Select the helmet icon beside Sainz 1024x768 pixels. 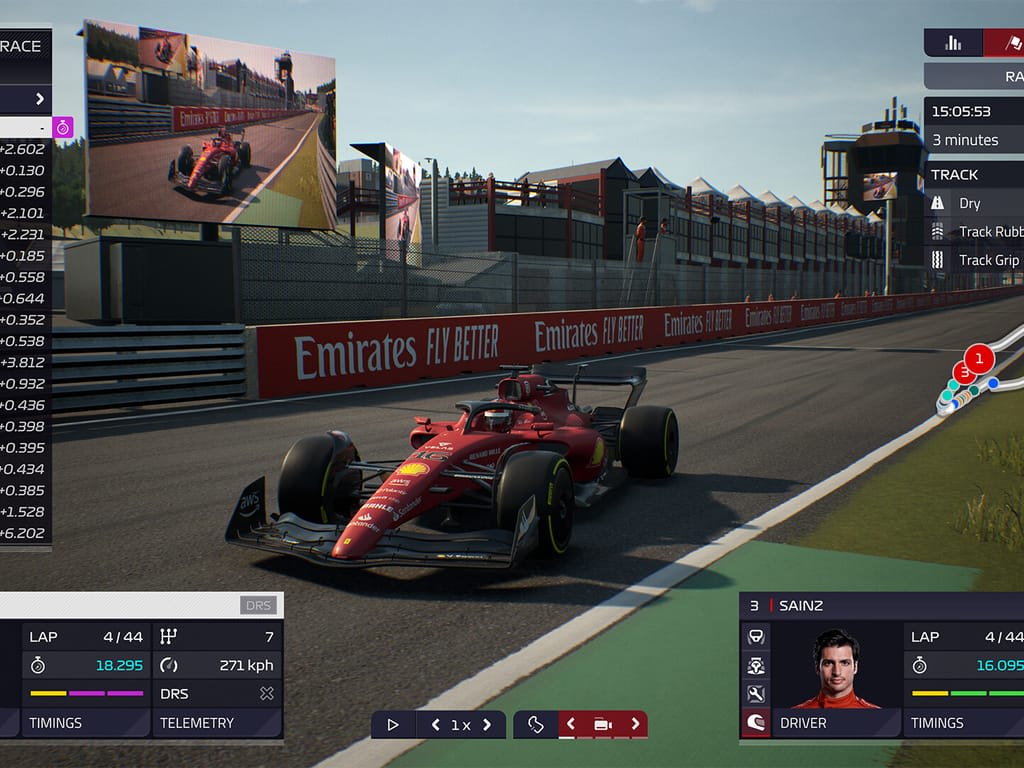tap(756, 722)
